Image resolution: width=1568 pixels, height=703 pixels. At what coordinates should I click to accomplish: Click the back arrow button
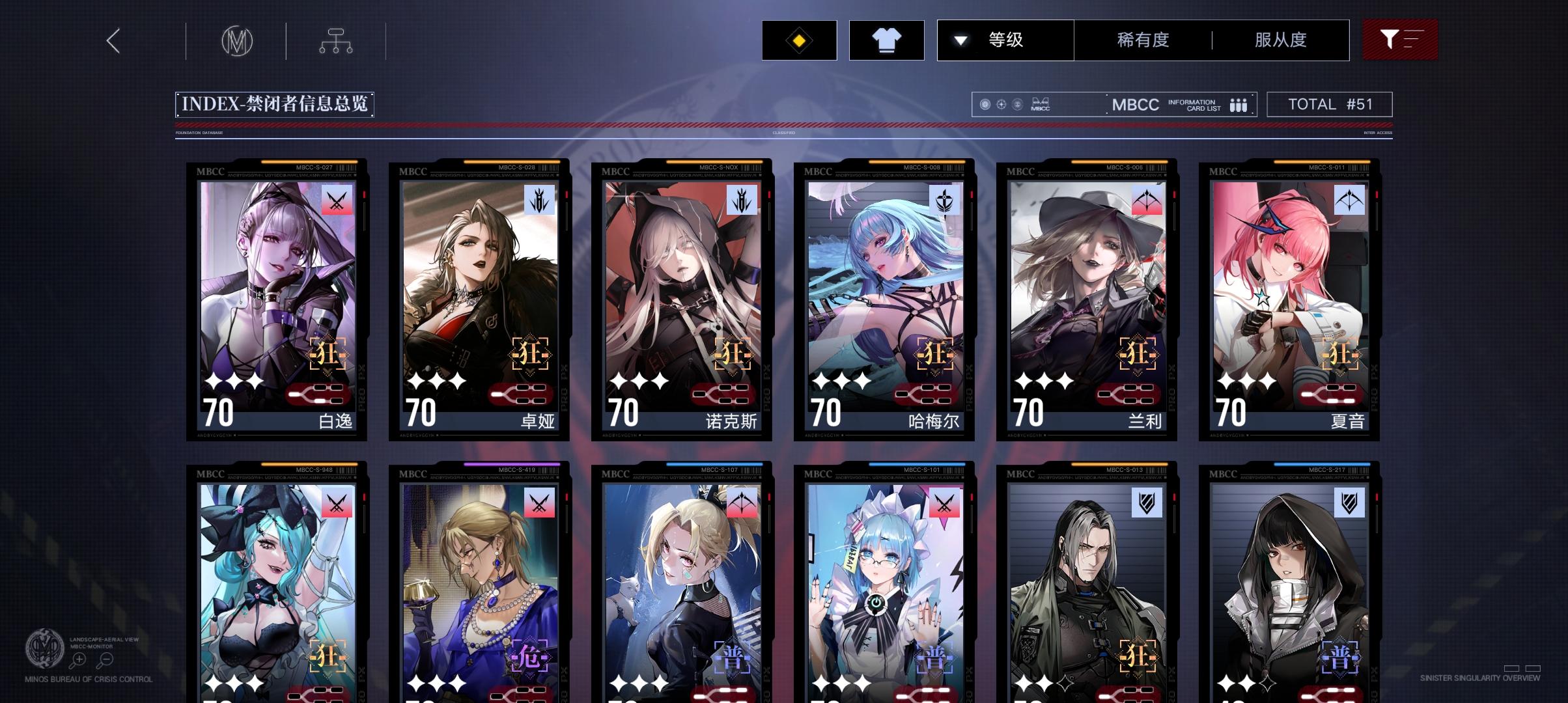click(113, 40)
